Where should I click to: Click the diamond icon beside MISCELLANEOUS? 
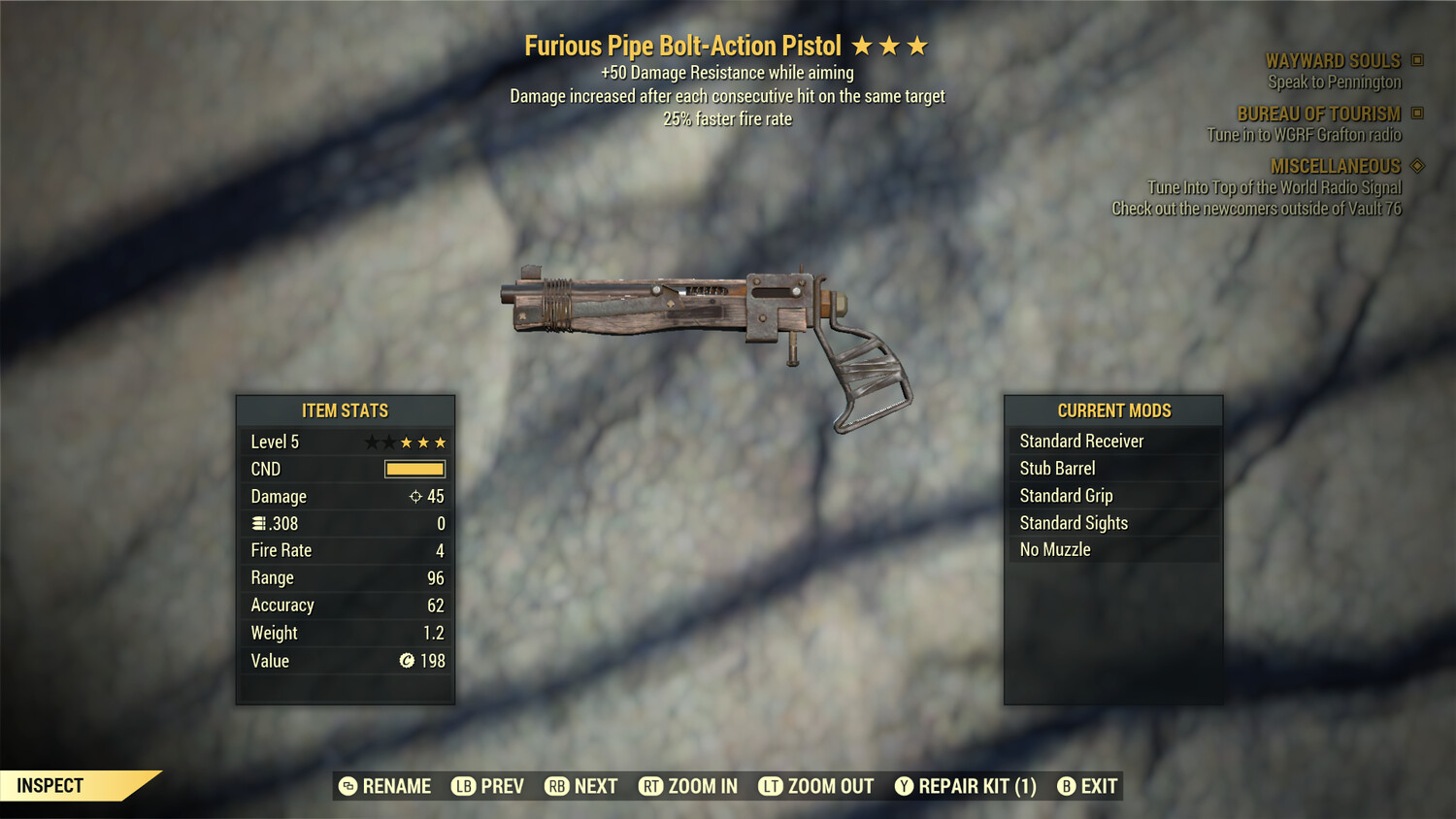click(1419, 166)
